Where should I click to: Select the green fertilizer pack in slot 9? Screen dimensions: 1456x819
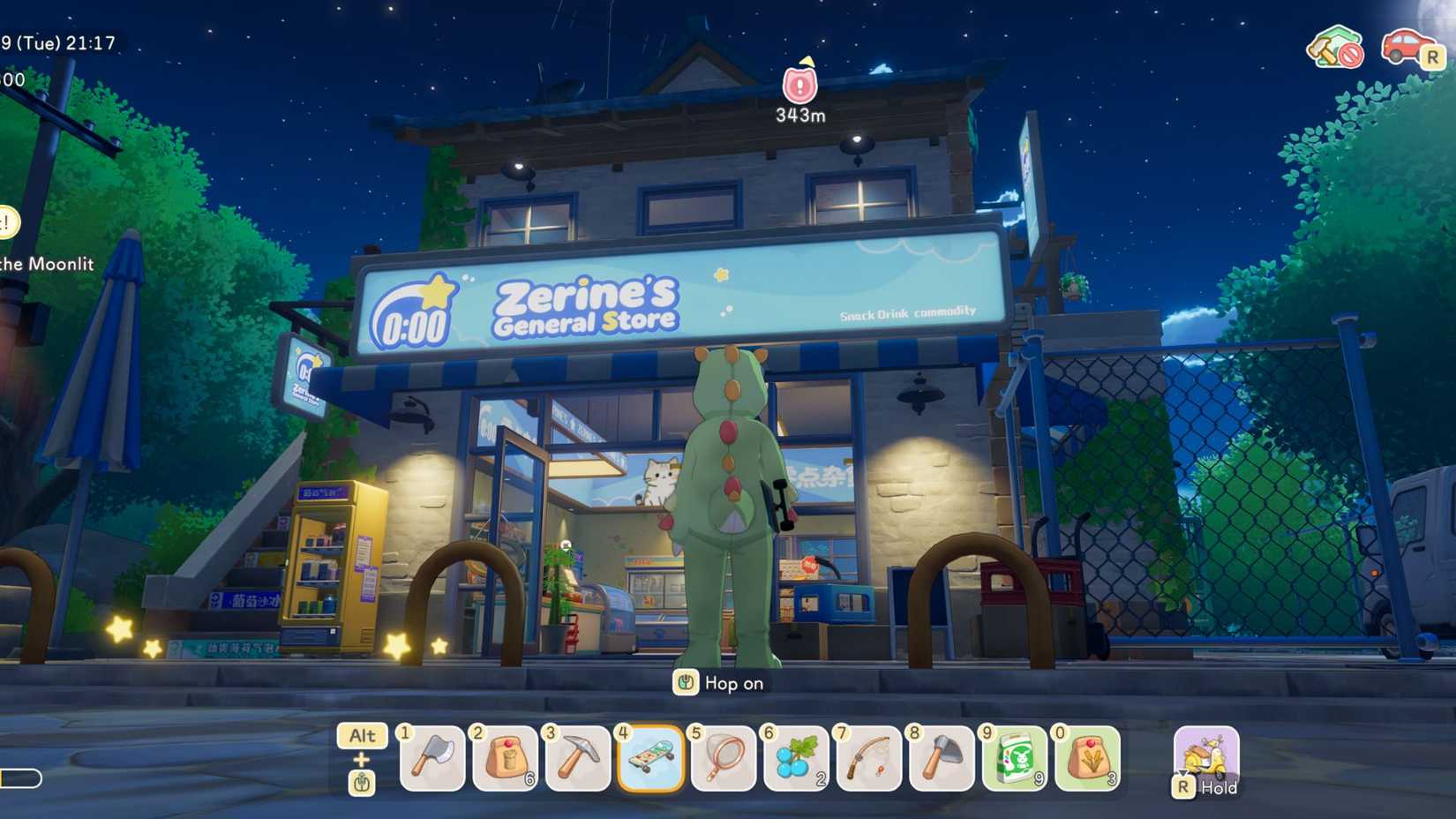(x=1015, y=759)
